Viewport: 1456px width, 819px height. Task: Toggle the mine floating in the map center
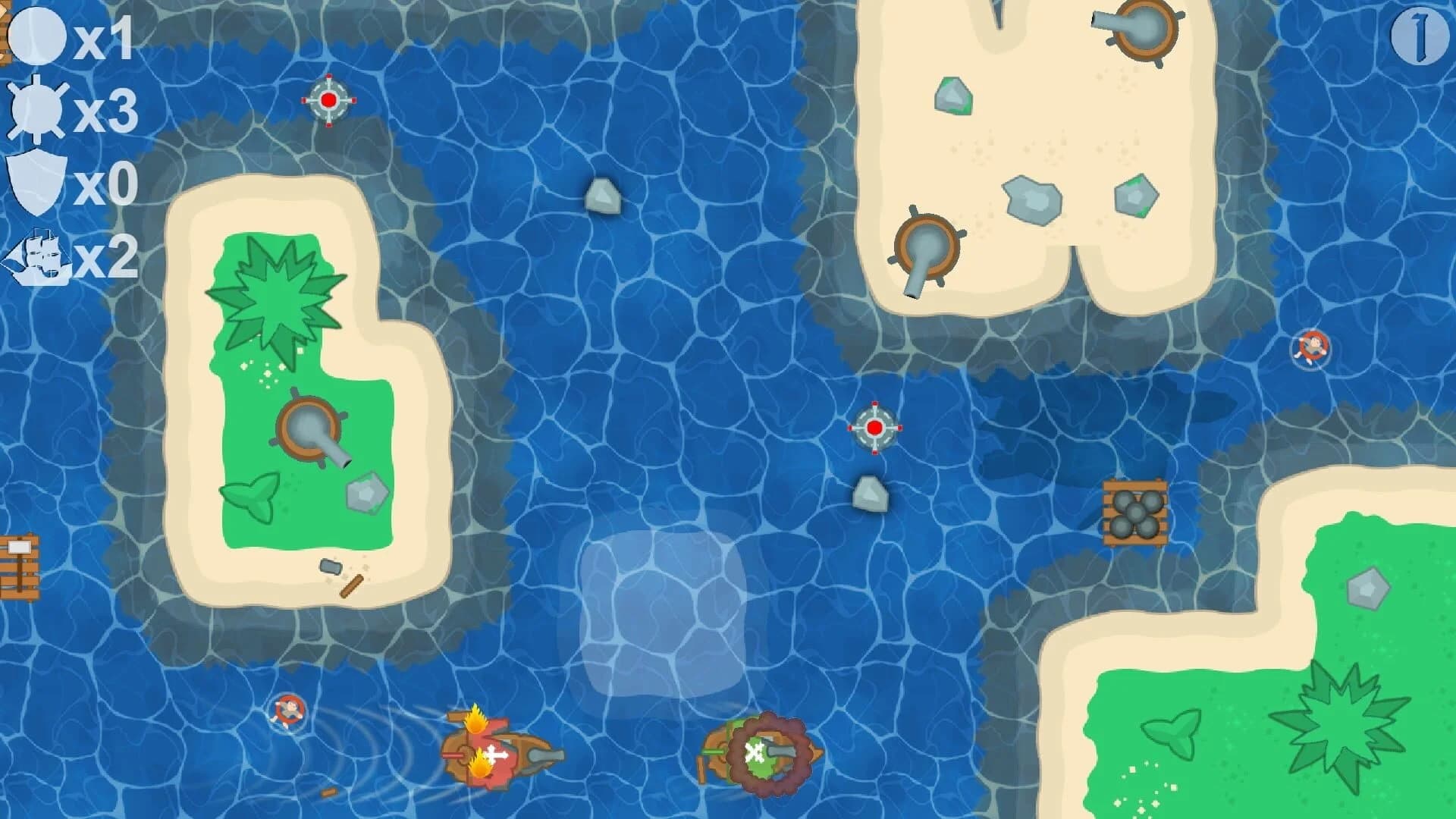(875, 427)
